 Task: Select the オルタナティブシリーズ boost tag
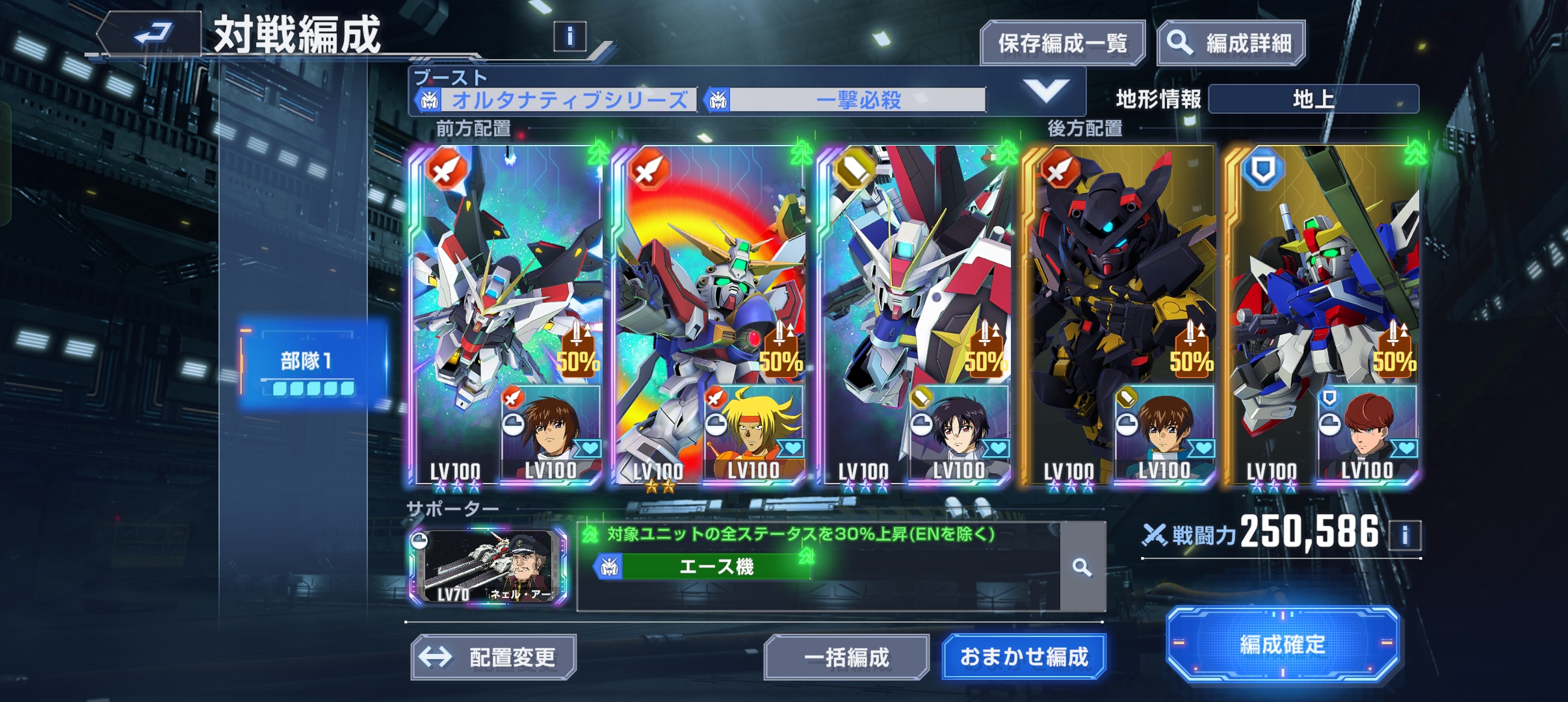(x=556, y=100)
